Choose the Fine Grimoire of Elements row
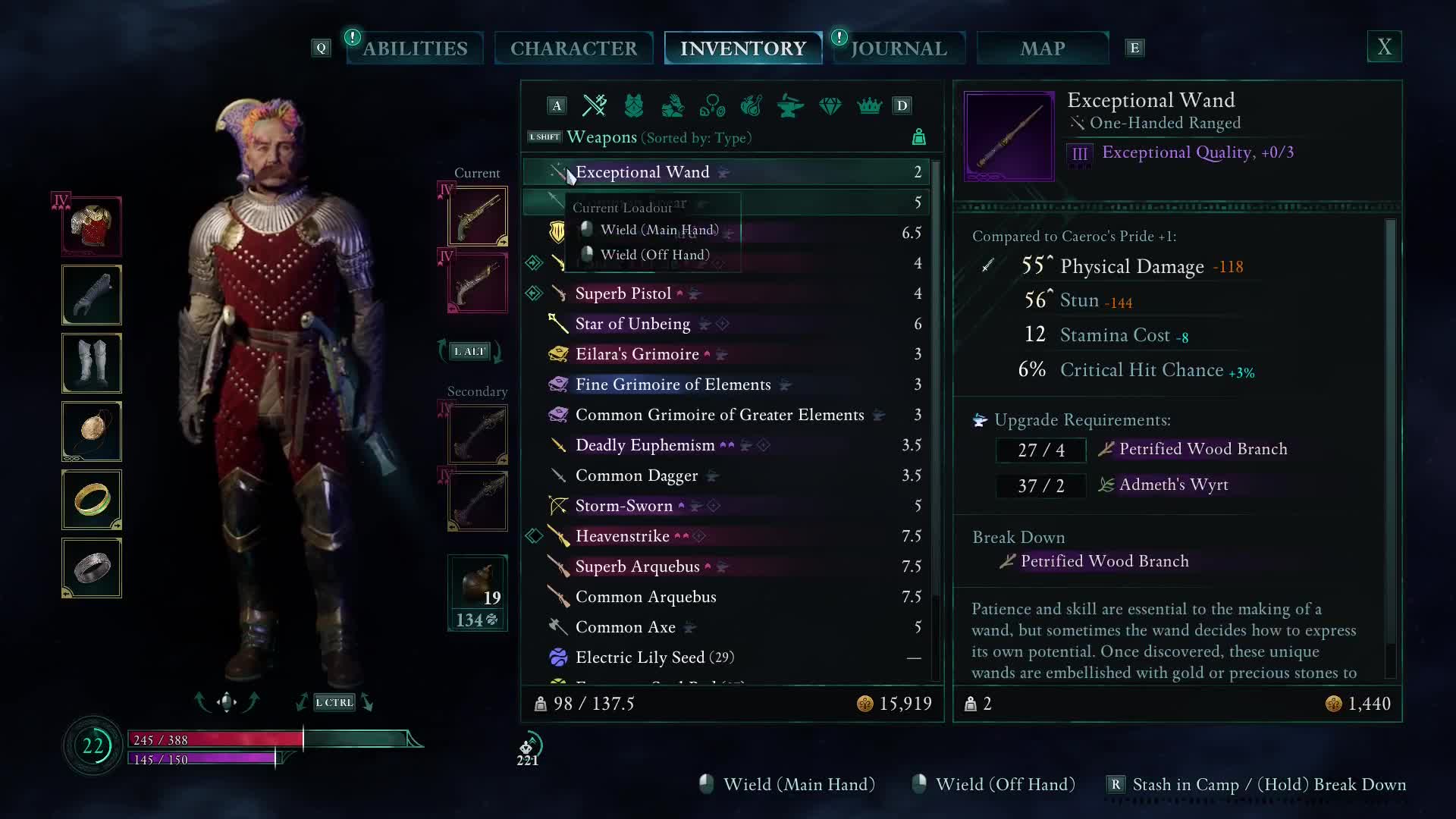 pos(673,384)
